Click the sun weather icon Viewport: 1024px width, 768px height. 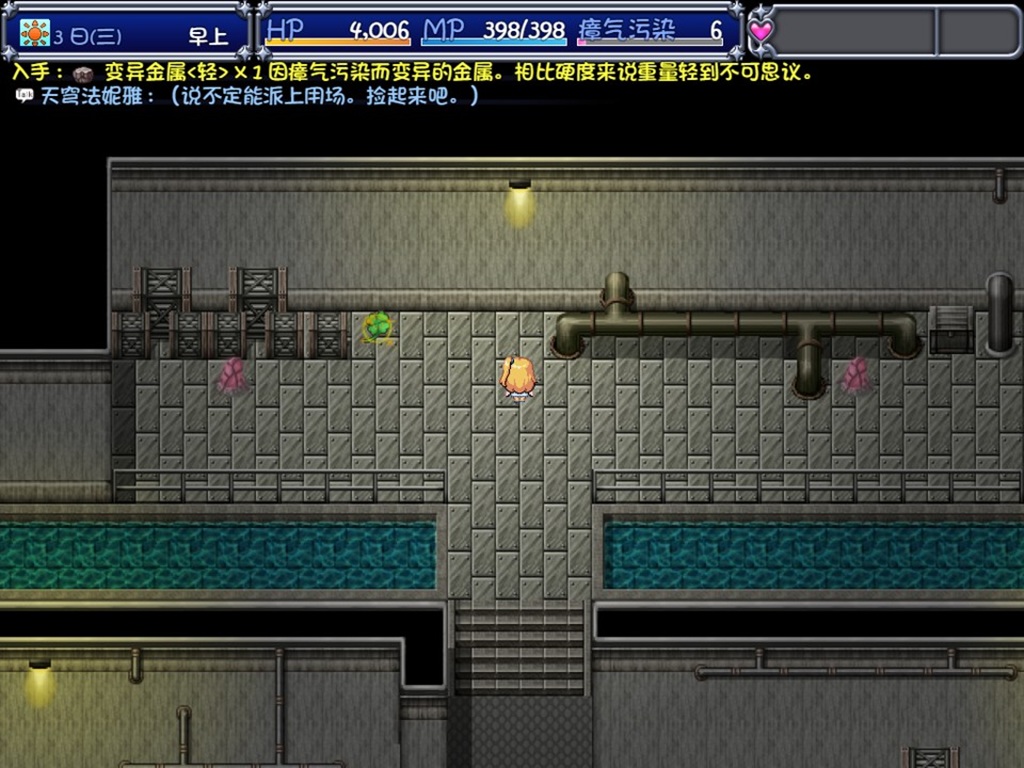[35, 33]
